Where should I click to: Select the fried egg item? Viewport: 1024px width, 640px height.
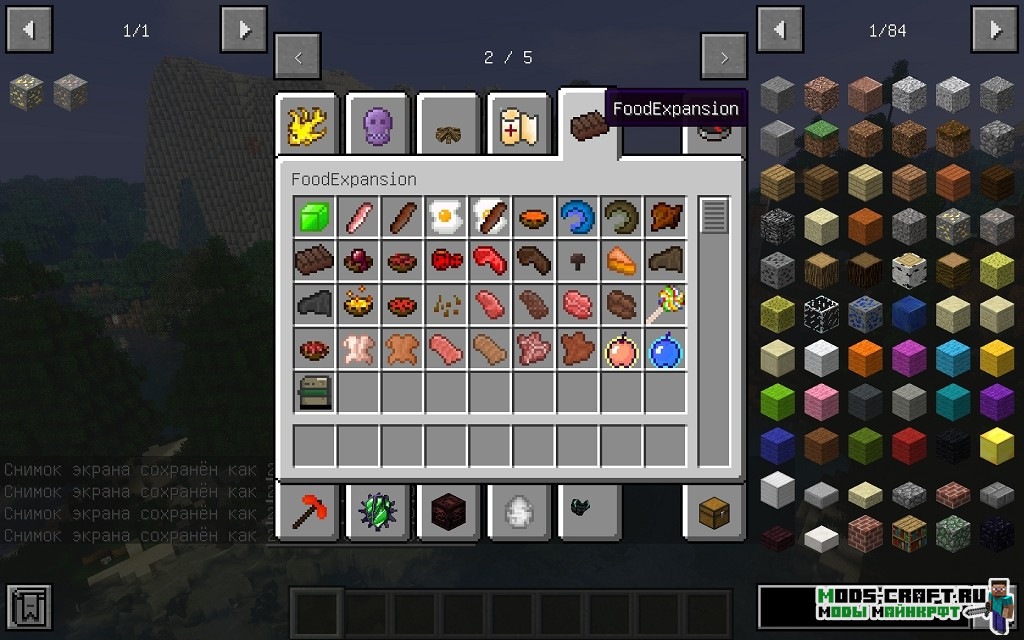pos(444,217)
